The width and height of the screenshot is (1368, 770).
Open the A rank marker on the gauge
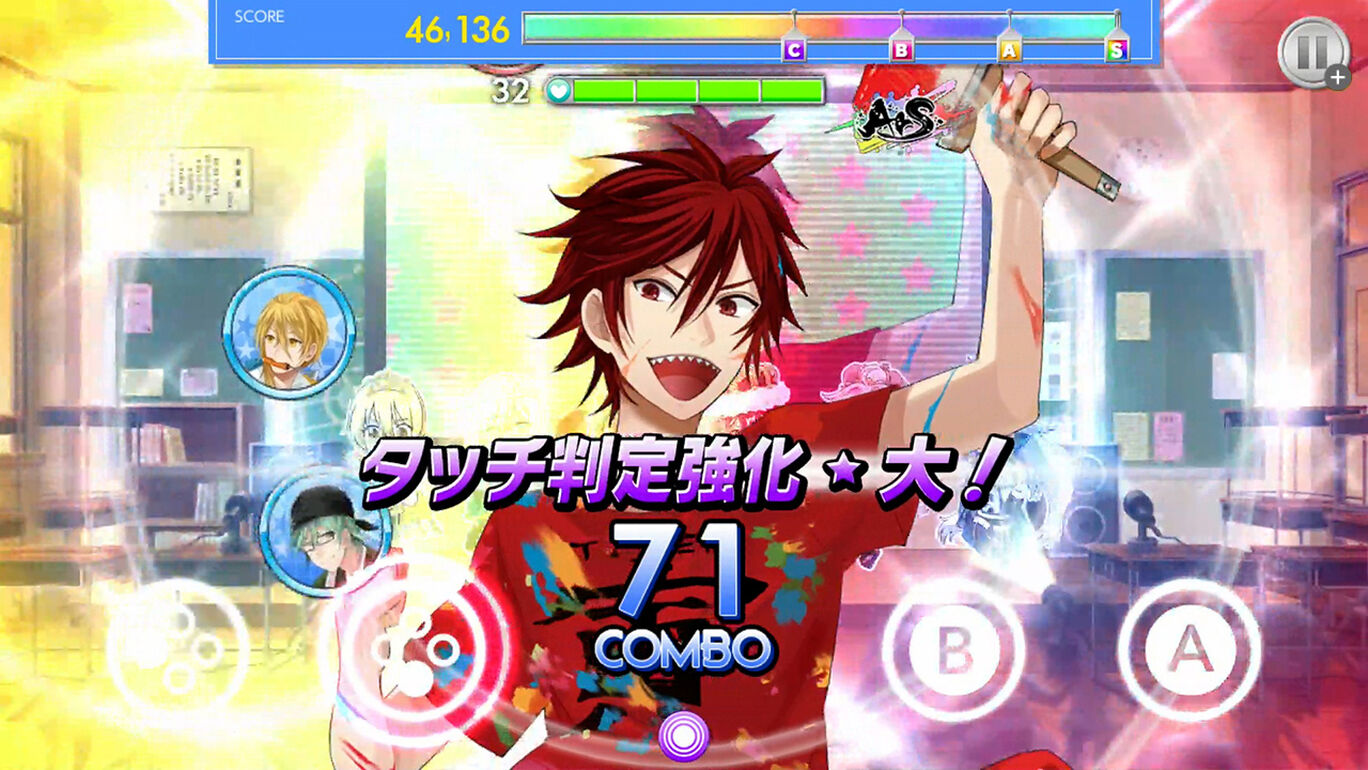tap(1012, 46)
